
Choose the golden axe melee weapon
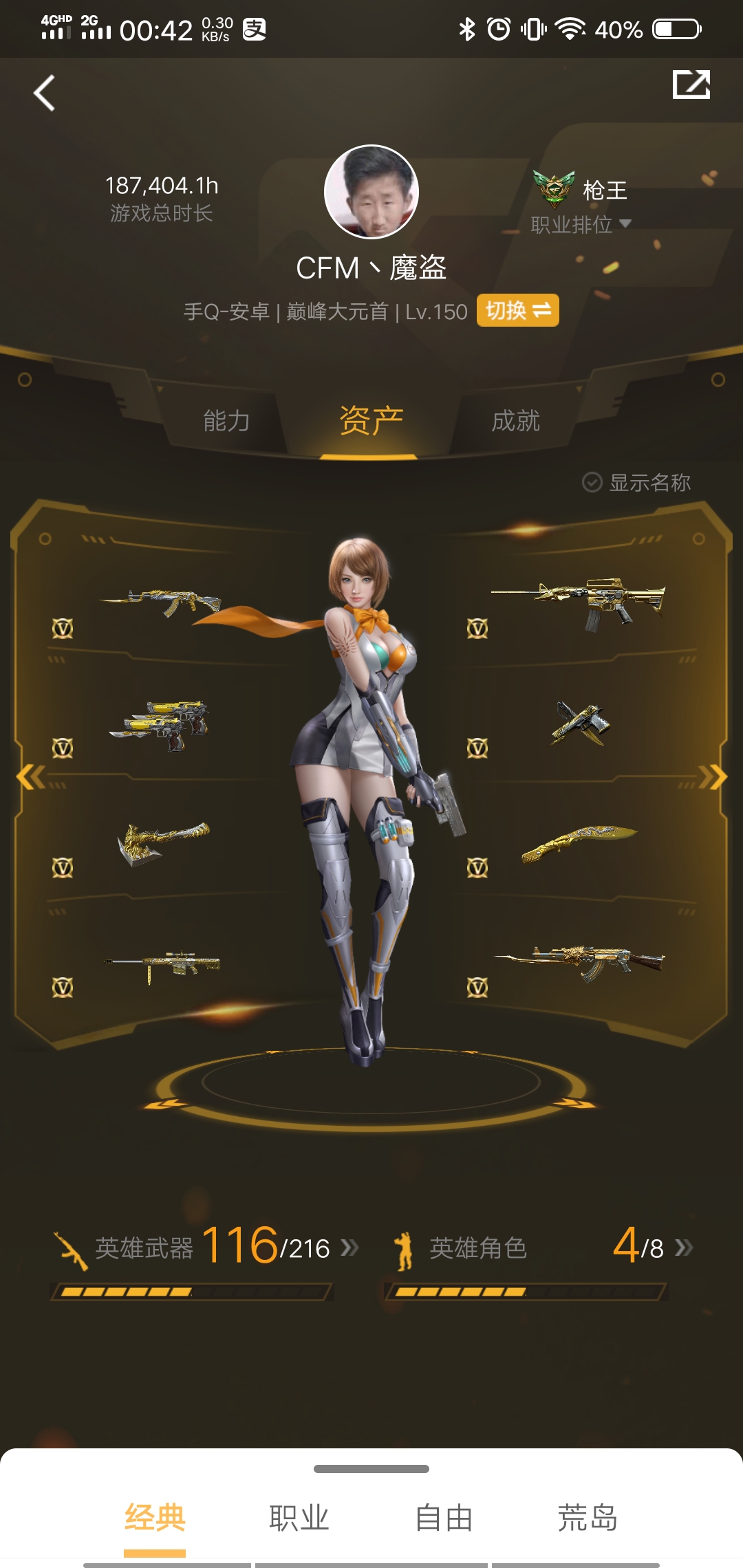(163, 842)
